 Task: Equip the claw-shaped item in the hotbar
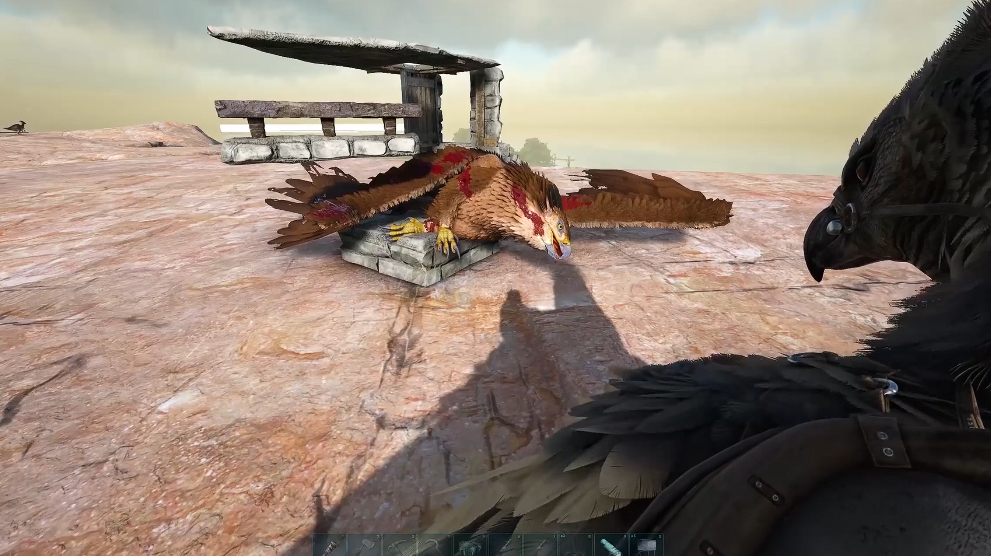tap(469, 546)
